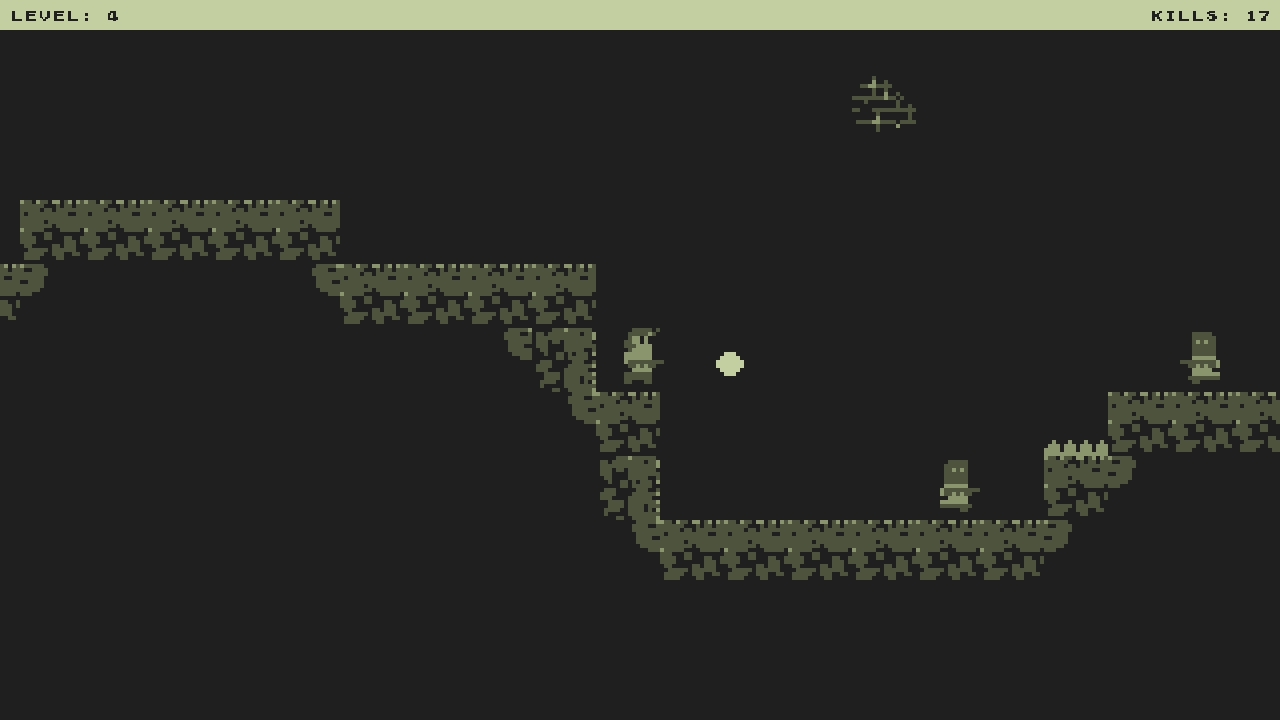
Task: Click the white bullet projectile mid-air
Action: tap(729, 365)
